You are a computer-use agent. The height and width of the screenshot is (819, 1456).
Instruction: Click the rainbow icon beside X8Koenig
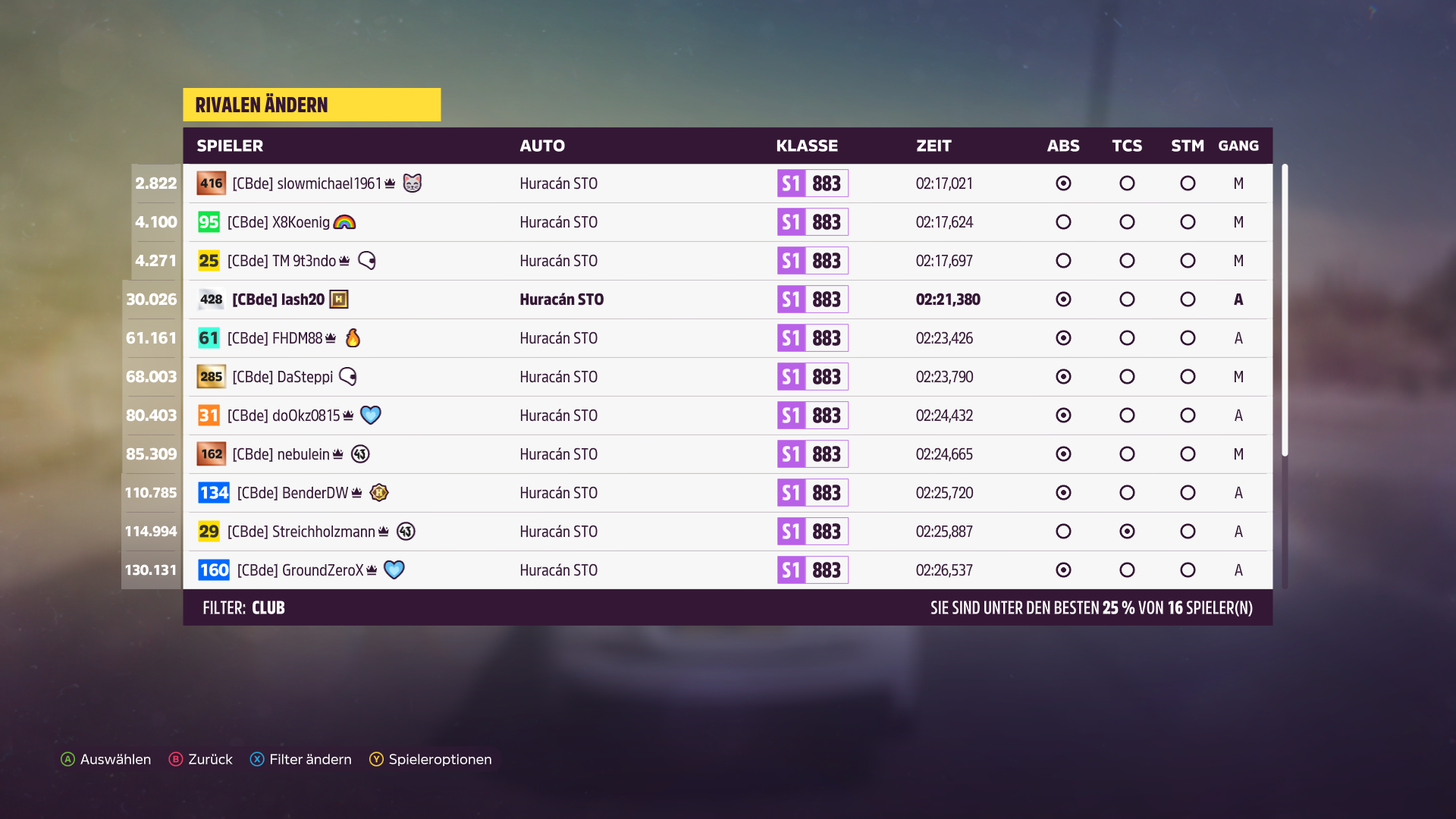(x=347, y=222)
